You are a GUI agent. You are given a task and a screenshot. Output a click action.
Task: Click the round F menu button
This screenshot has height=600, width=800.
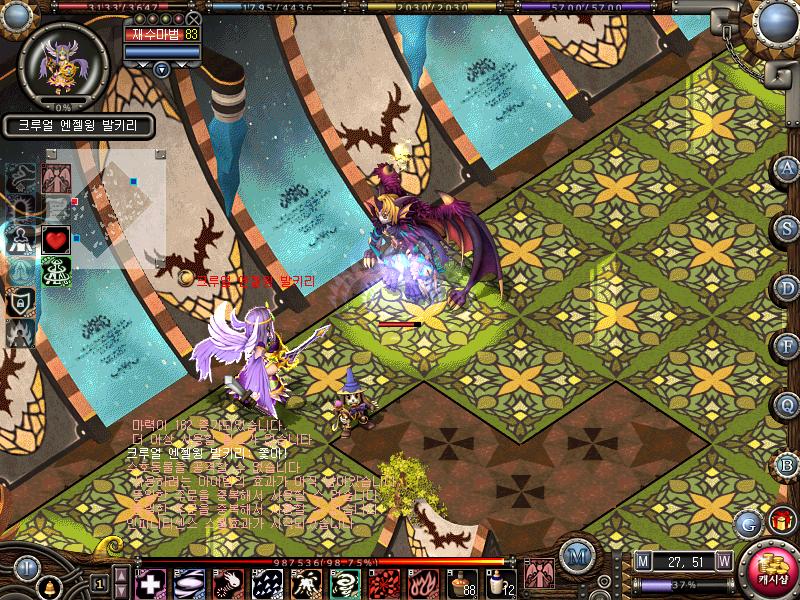(x=787, y=346)
